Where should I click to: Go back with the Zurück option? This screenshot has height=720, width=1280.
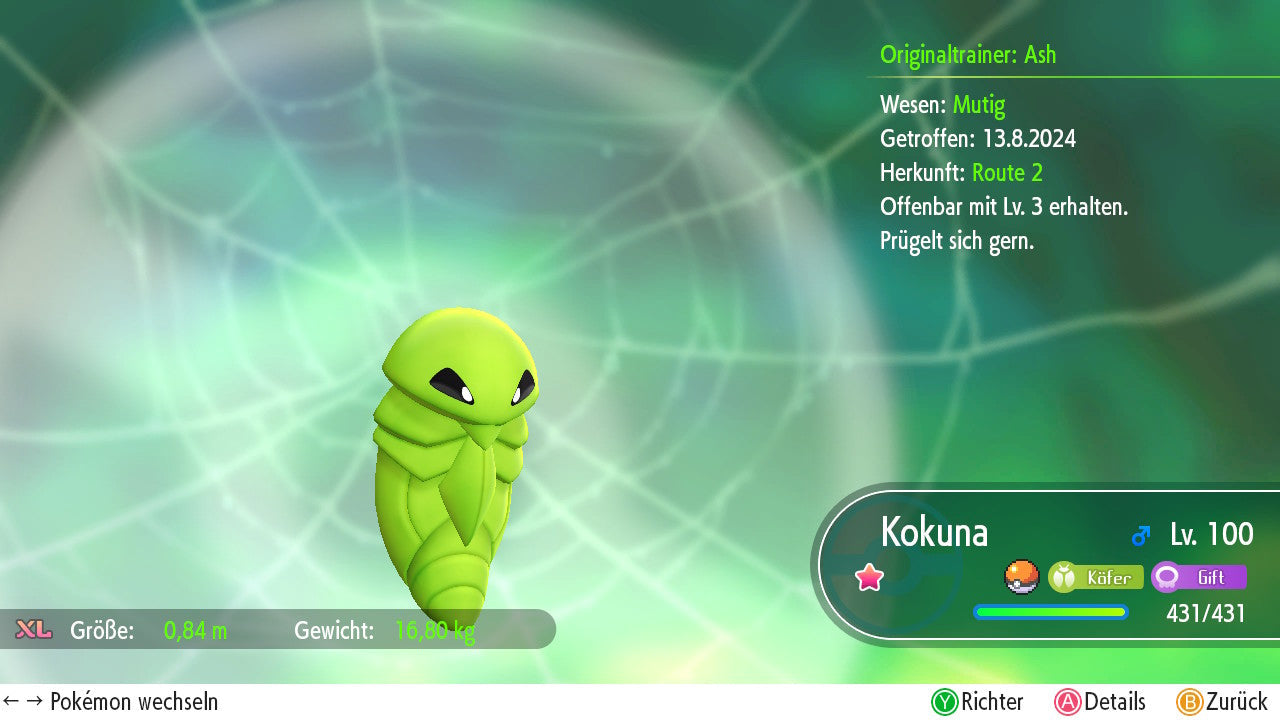[1222, 702]
